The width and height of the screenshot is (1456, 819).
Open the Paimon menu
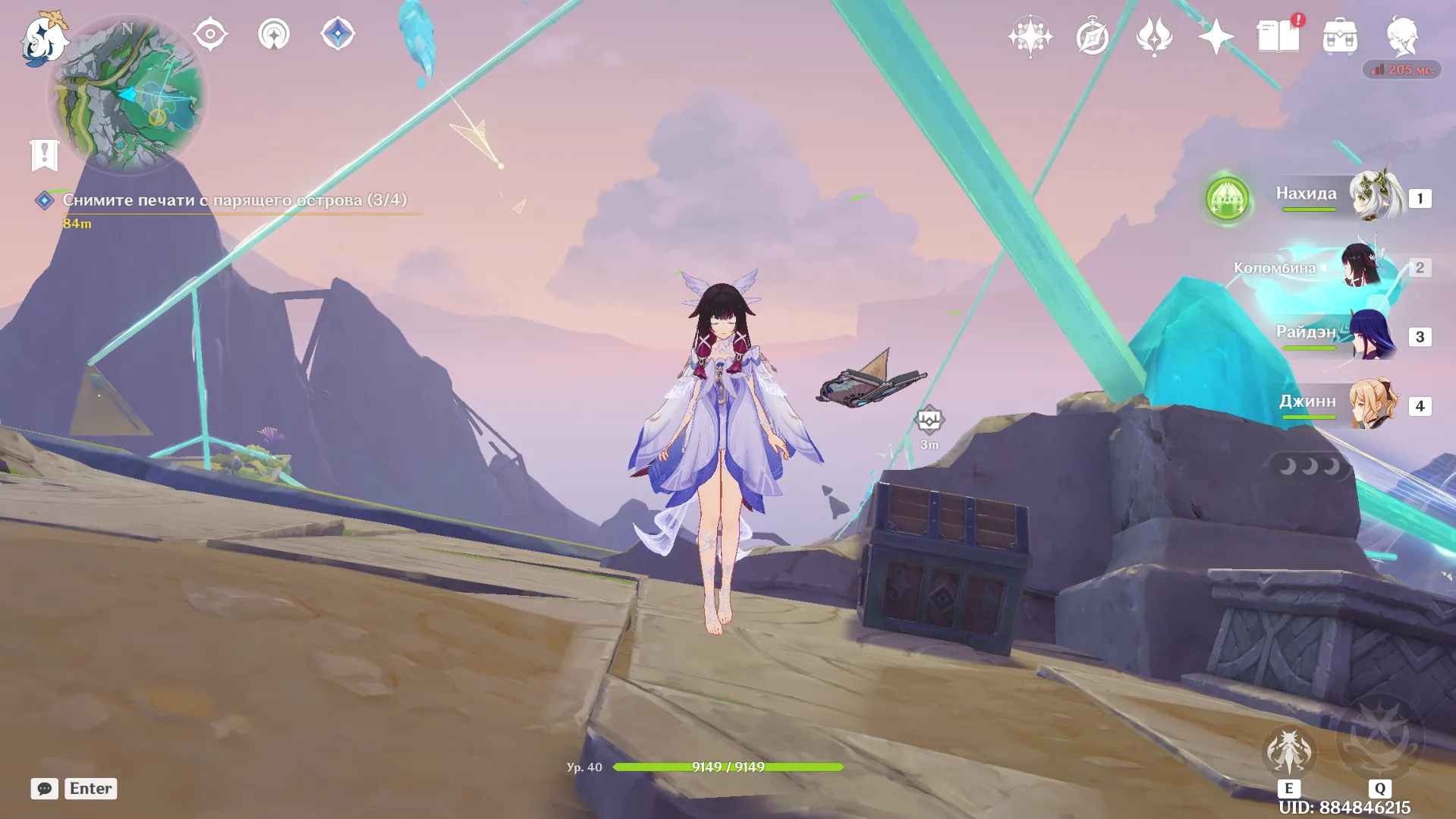[x=43, y=38]
